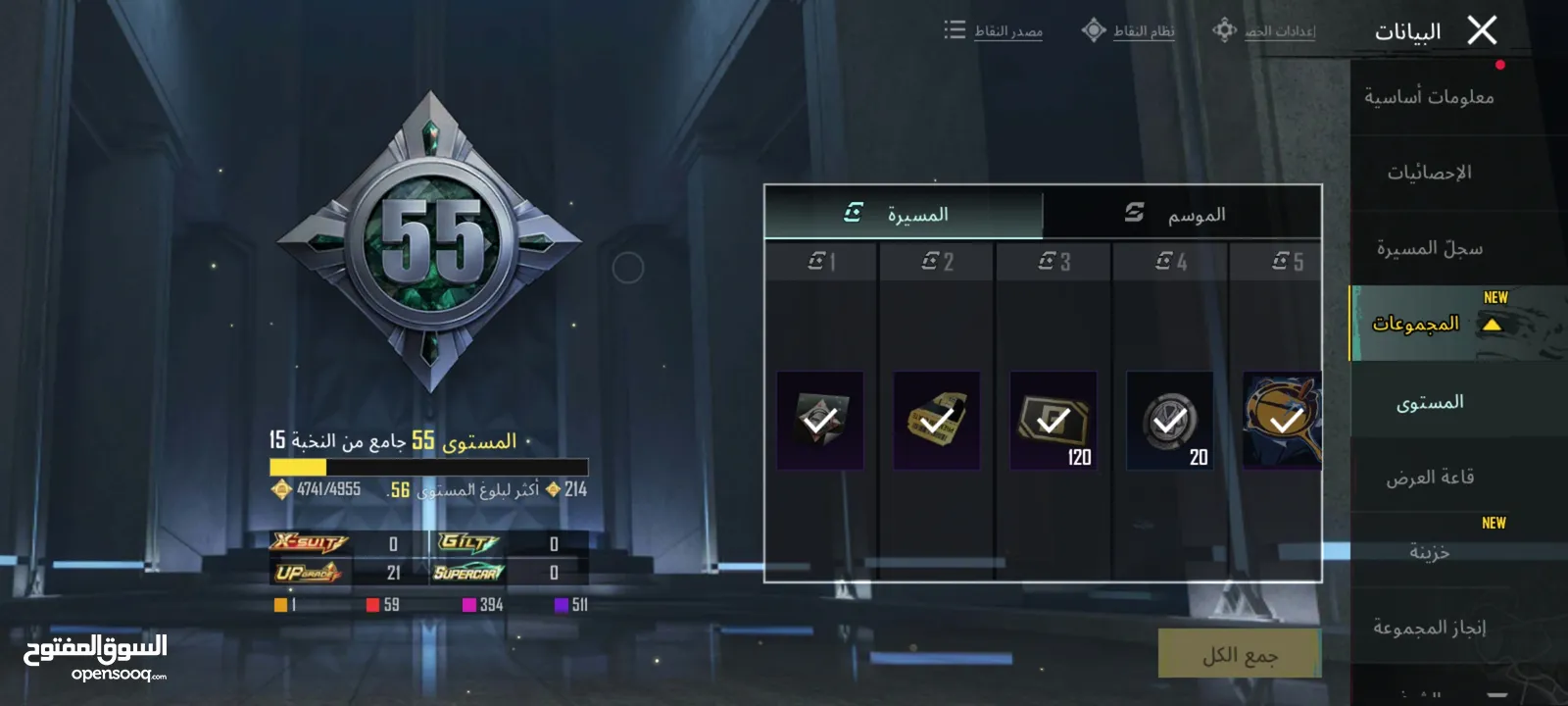This screenshot has width=1568, height=706.
Task: Open the settings link with gear icon
Action: point(1265,31)
